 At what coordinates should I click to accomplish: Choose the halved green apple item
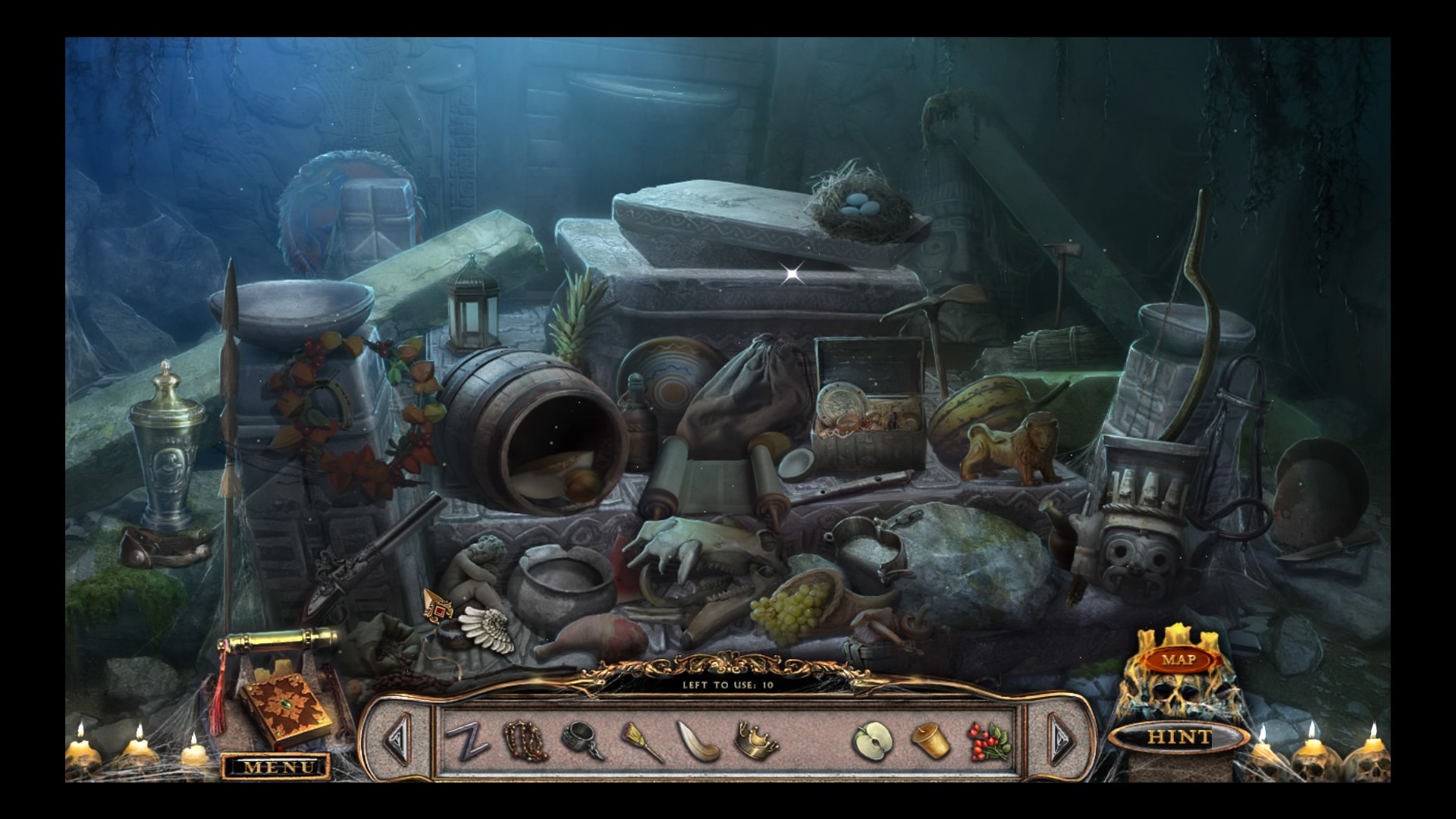pos(873,740)
